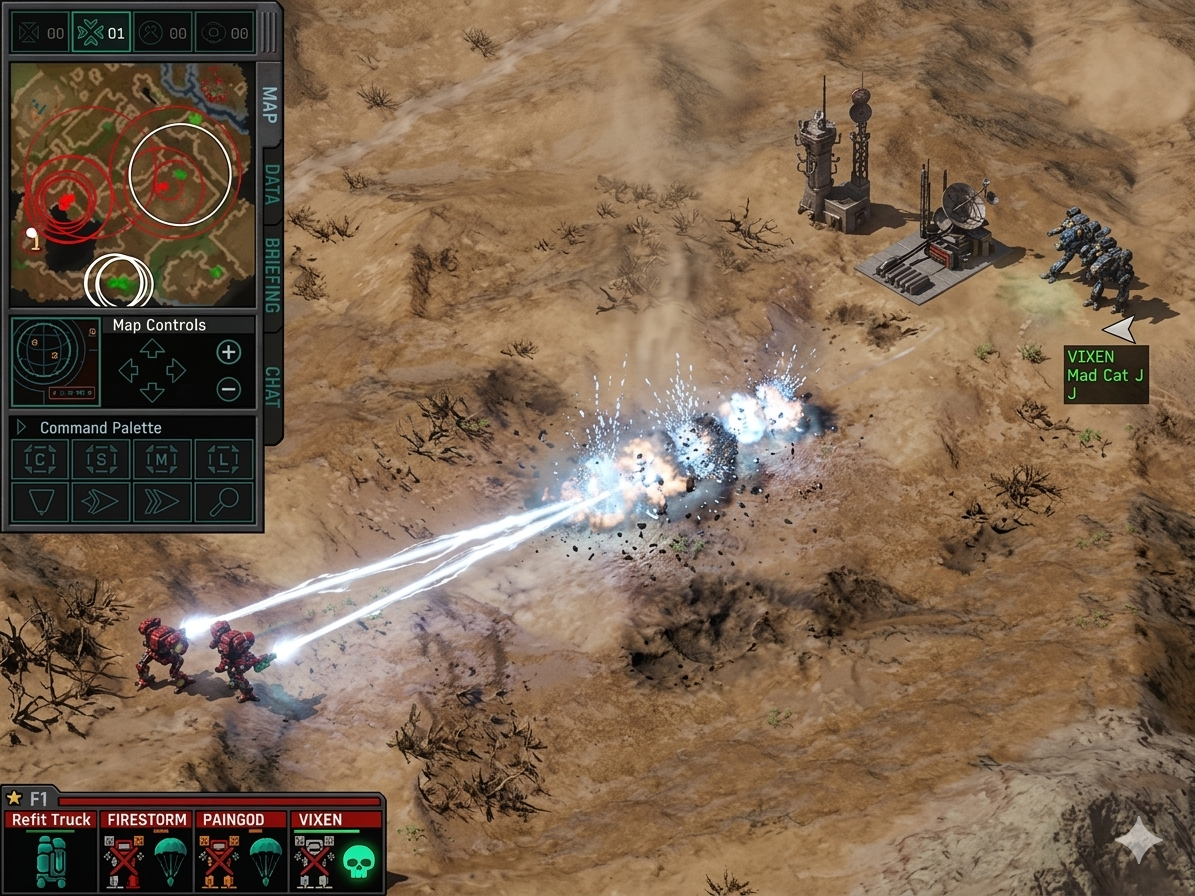Activate the 'C' command button
Image resolution: width=1195 pixels, height=896 pixels.
40,459
